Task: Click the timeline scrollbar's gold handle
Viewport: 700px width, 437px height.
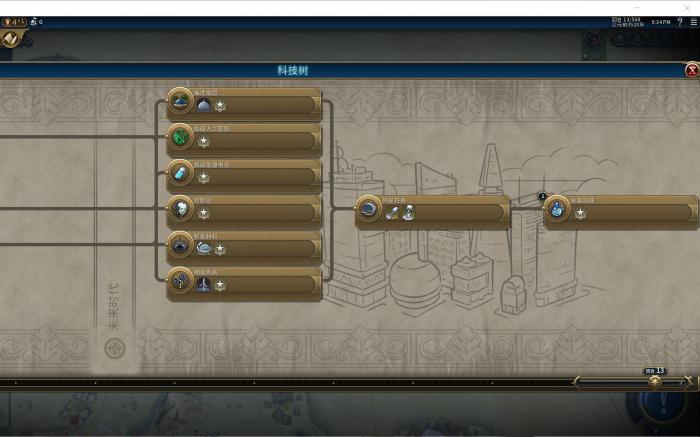Action: point(655,381)
